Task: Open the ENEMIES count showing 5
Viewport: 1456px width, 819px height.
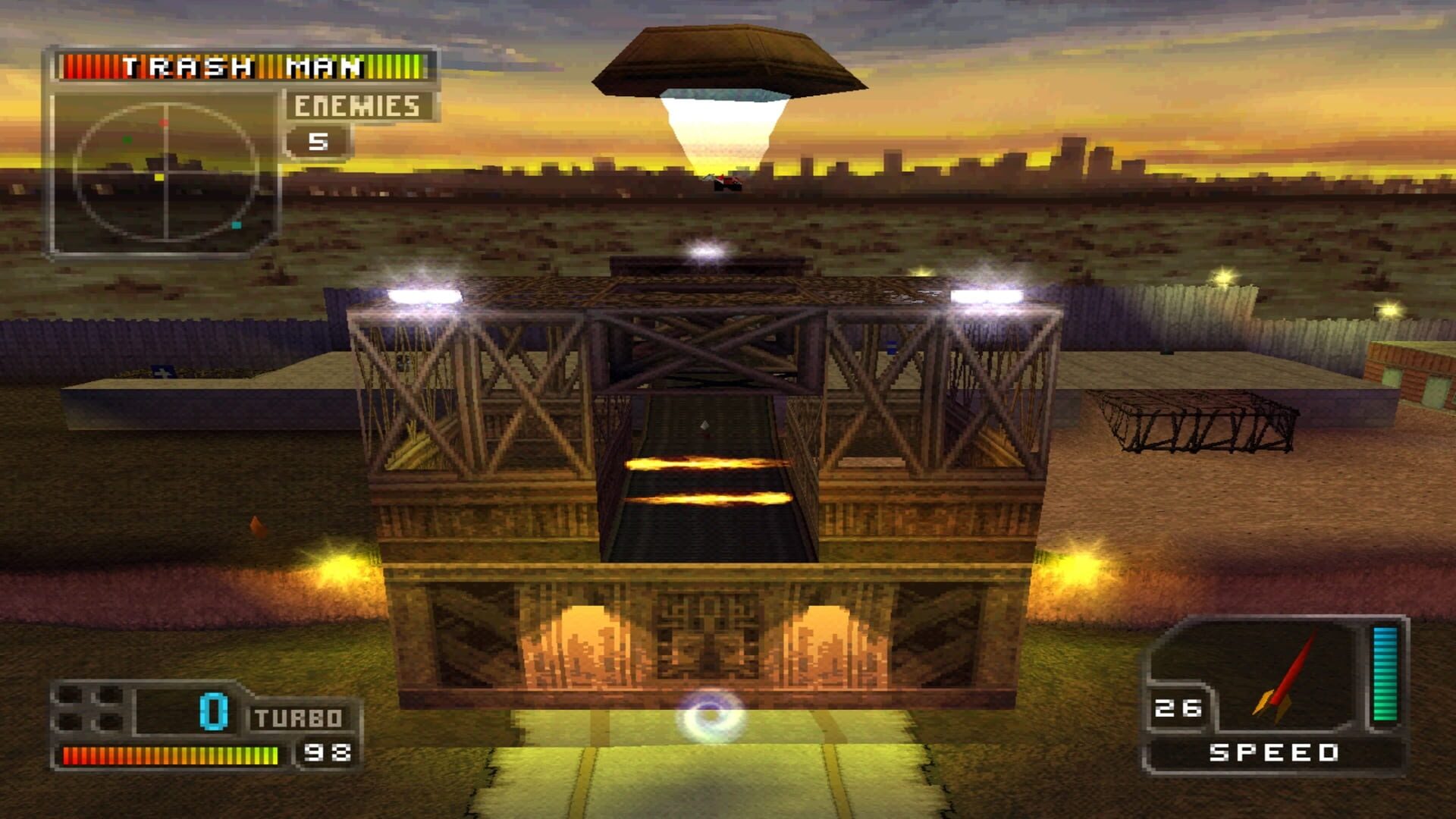Action: [318, 142]
